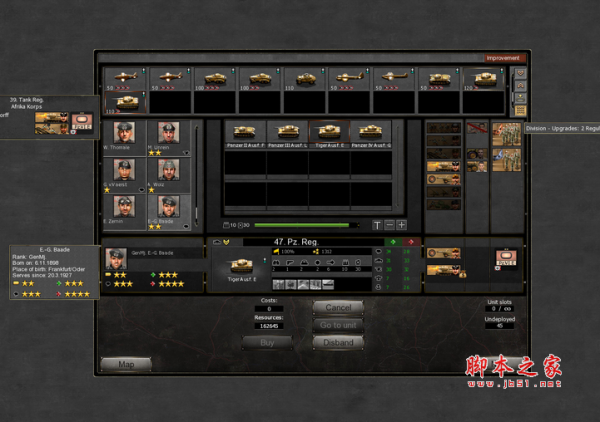
Task: Select the first aircraft unit in the roster
Action: [125, 79]
